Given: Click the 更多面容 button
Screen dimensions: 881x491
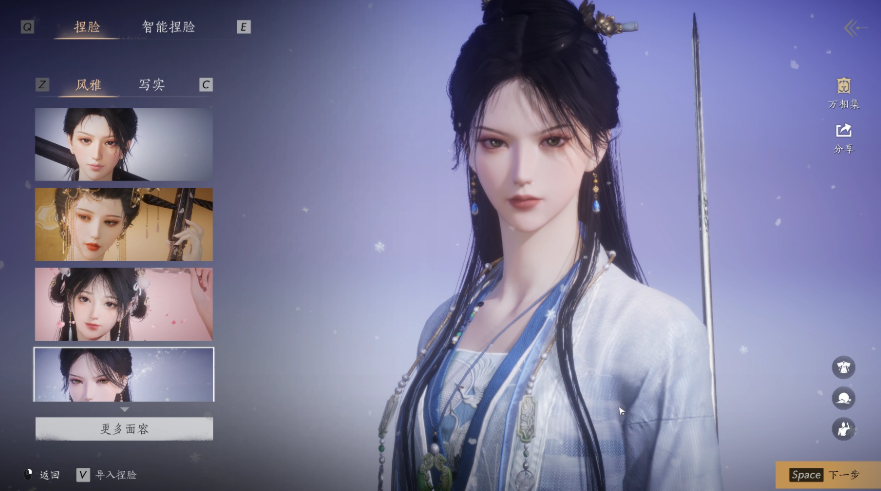Looking at the screenshot, I should coord(124,429).
